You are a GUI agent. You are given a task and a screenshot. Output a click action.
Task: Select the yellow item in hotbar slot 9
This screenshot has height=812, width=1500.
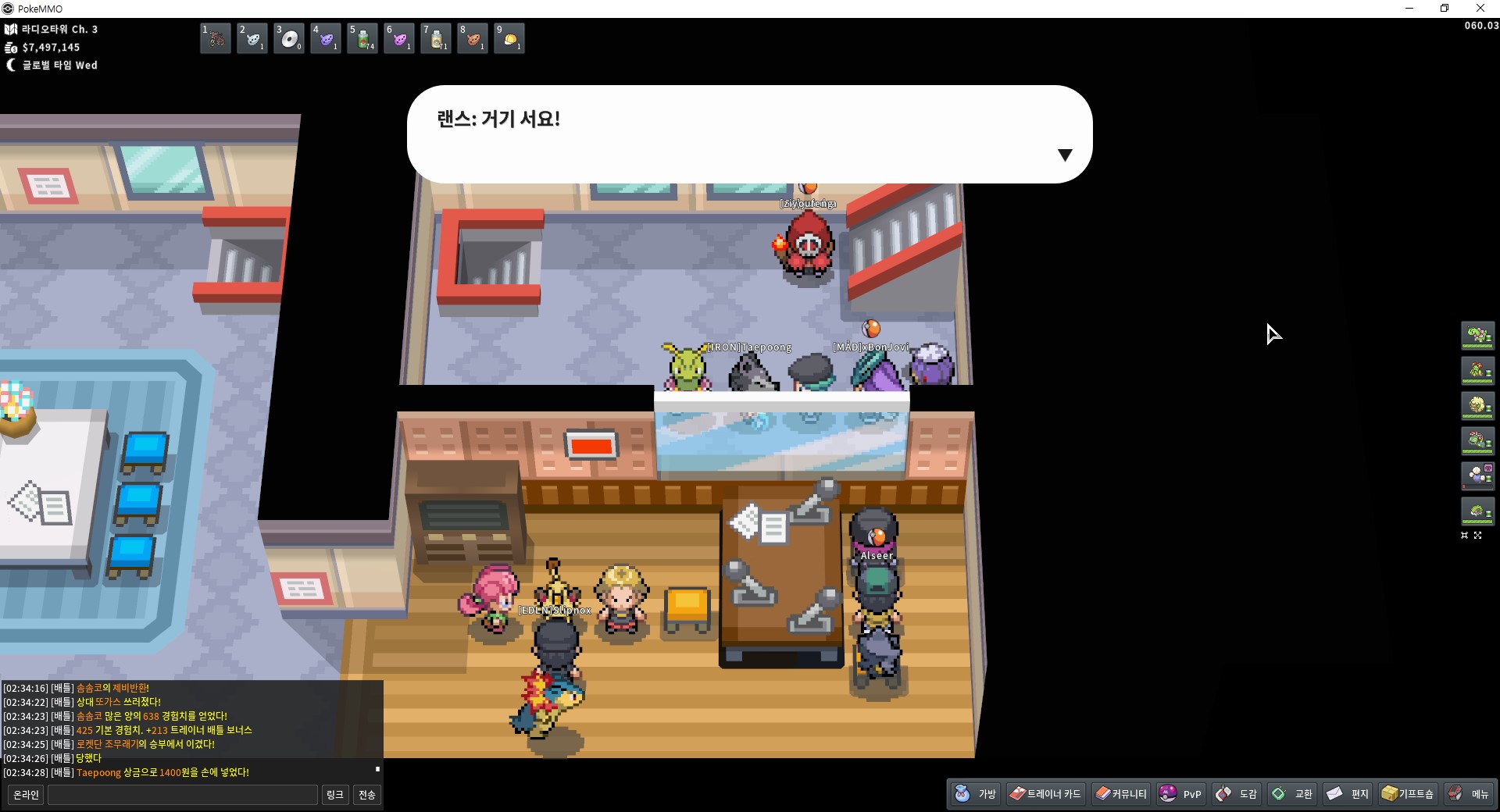pyautogui.click(x=509, y=38)
